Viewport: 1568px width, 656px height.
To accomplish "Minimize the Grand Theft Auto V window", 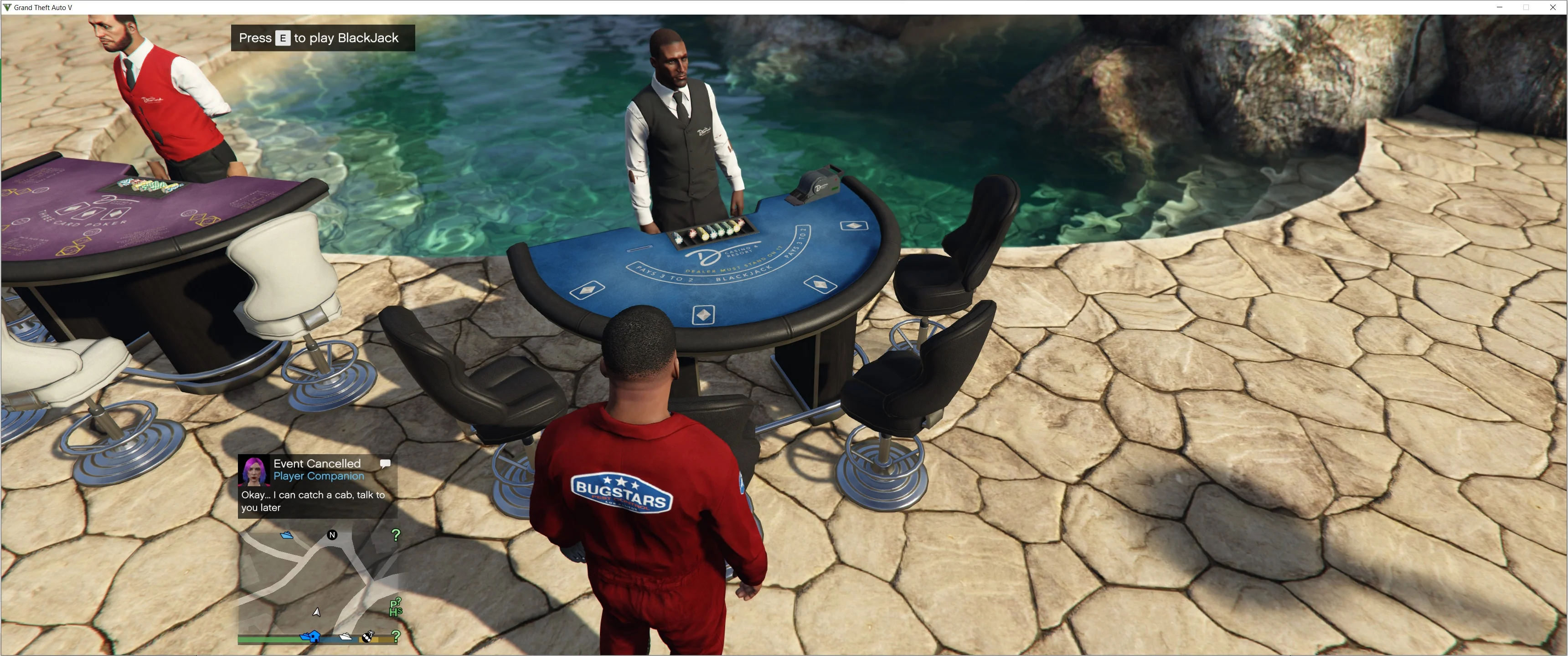I will click(1499, 7).
